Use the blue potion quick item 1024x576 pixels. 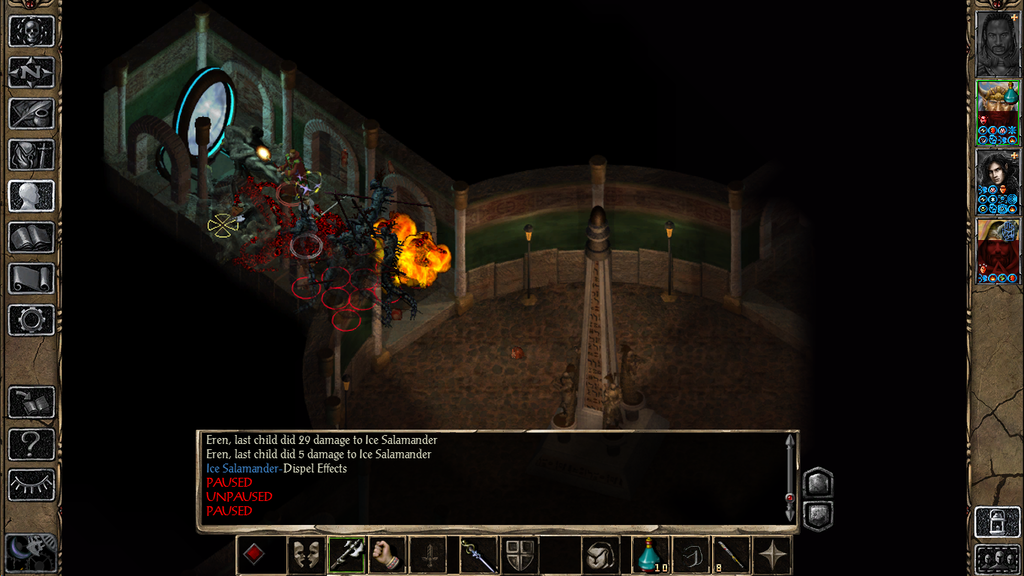click(651, 555)
